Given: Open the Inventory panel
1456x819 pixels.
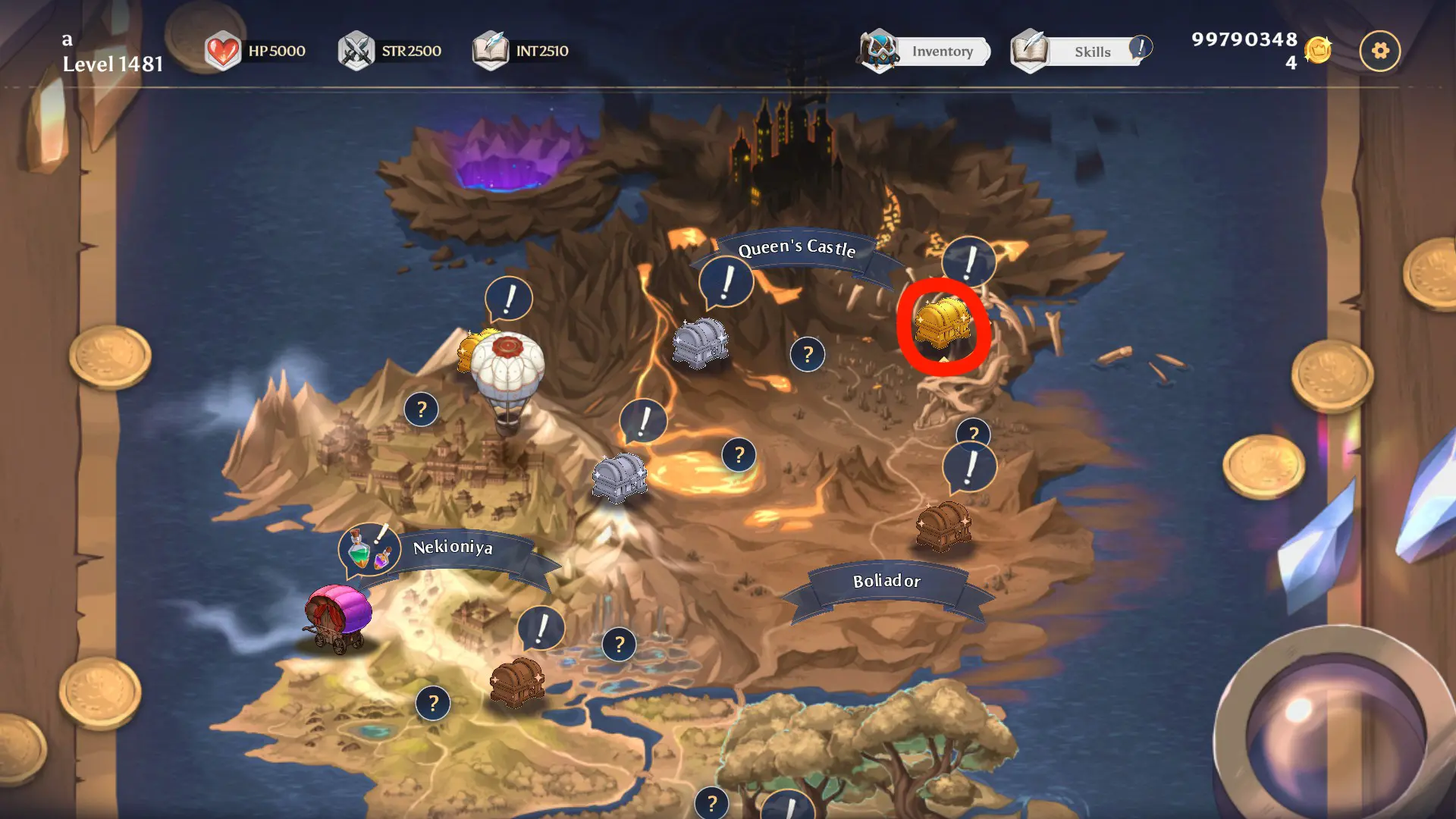Looking at the screenshot, I should click(927, 52).
